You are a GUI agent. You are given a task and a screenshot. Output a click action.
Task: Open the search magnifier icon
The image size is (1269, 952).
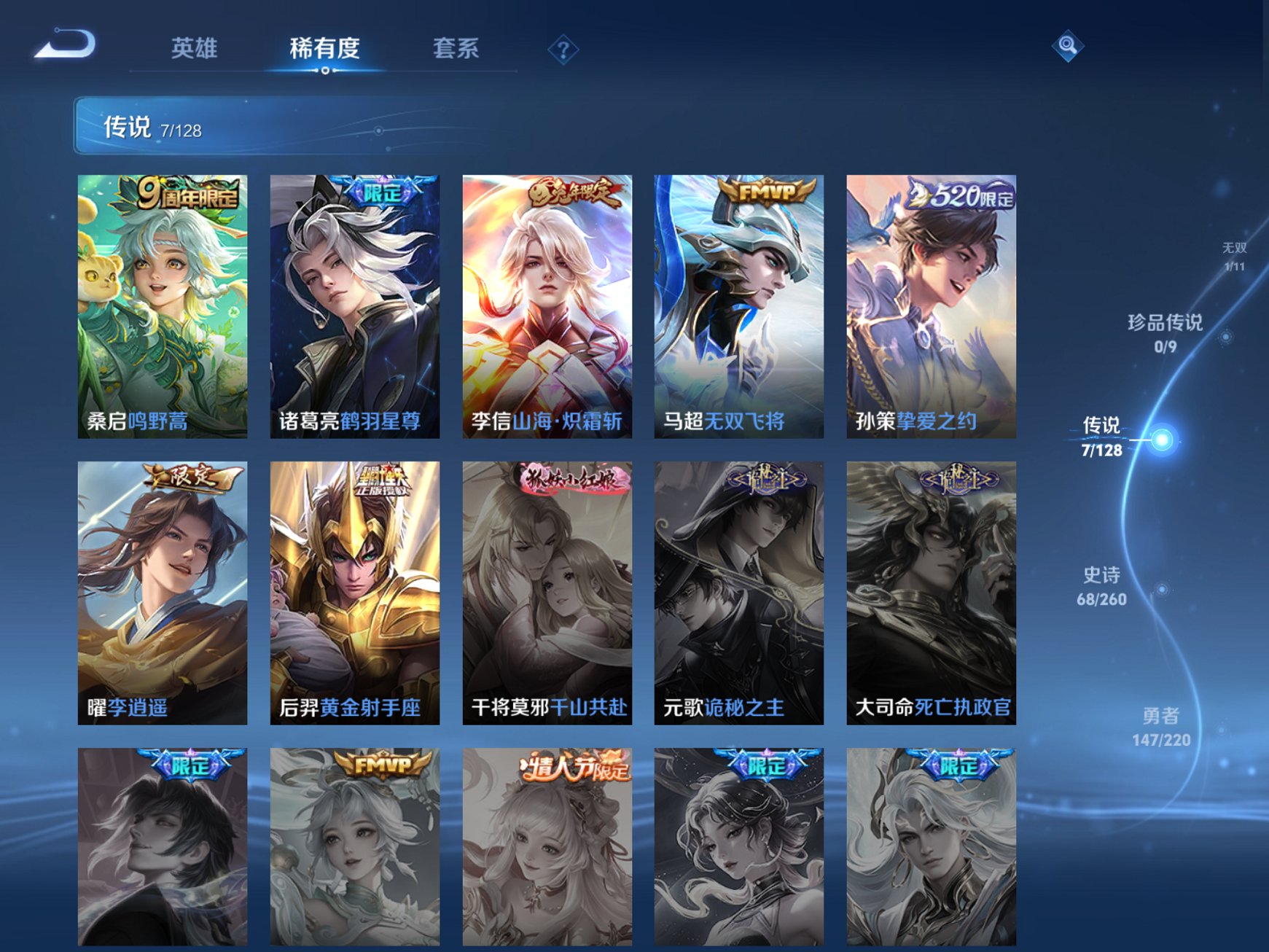(x=1066, y=47)
